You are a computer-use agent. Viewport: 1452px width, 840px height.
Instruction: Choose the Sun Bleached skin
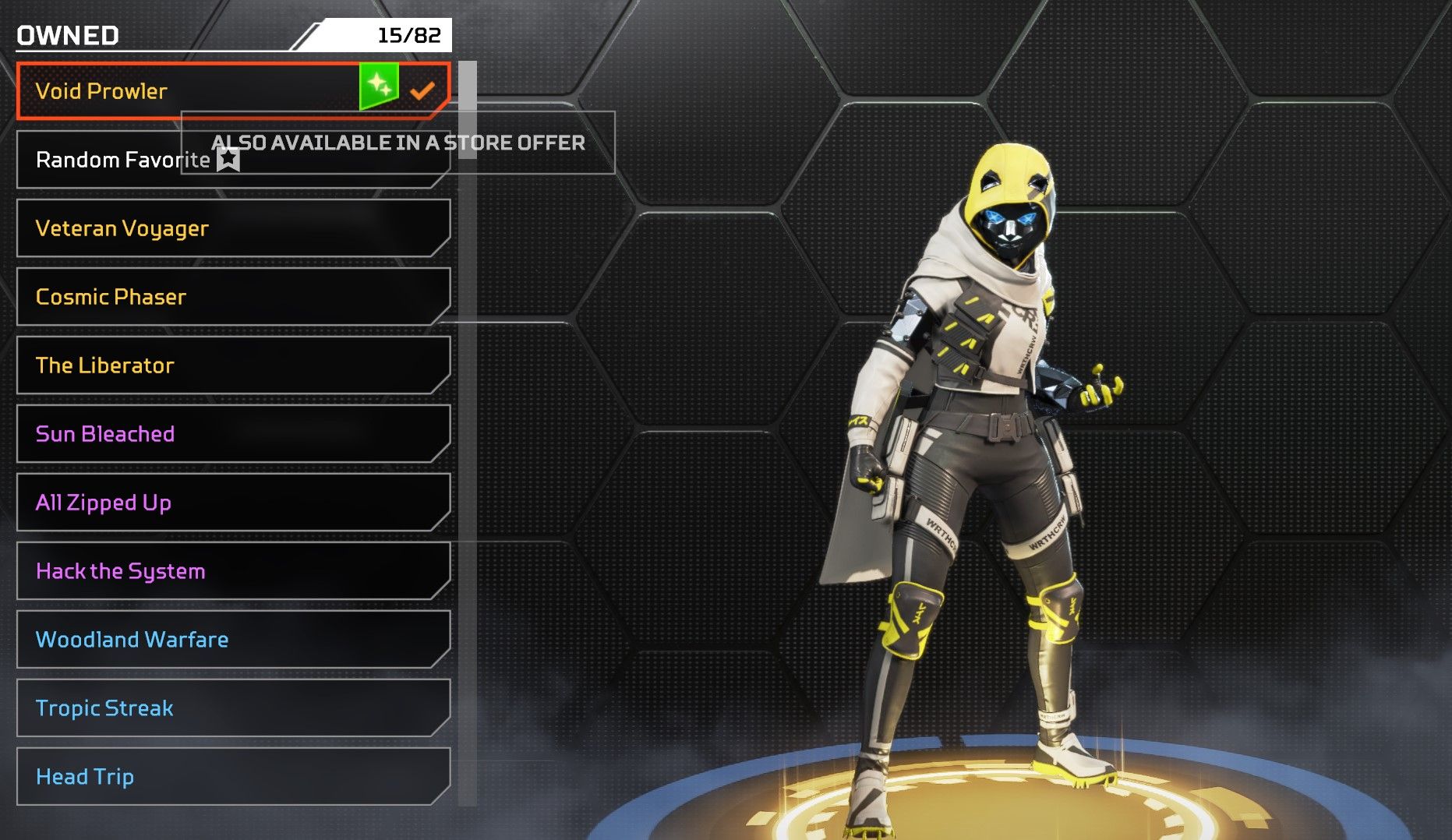(232, 434)
